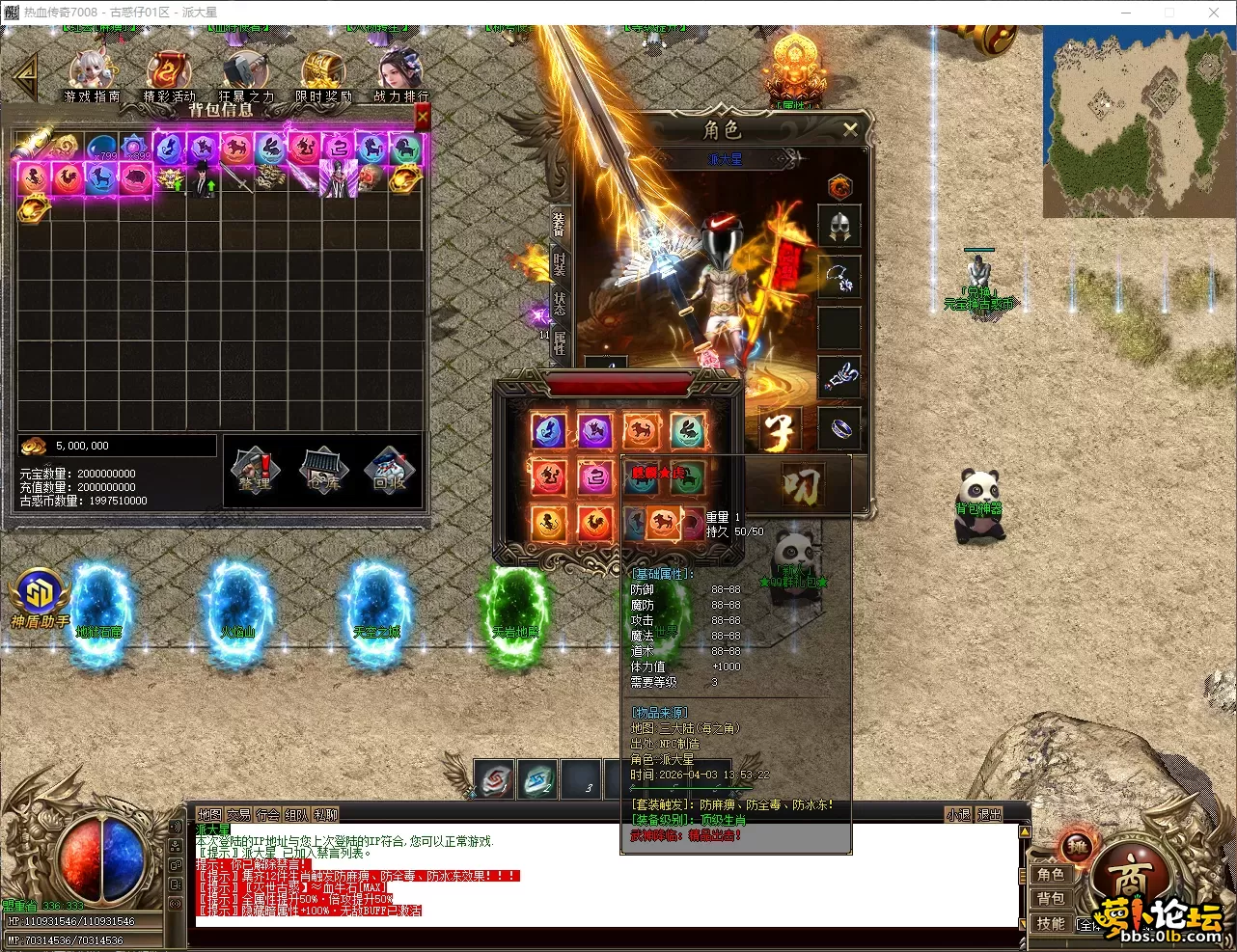Select the black-suit fashion item in bag
This screenshot has height=952, width=1237.
coord(203,178)
